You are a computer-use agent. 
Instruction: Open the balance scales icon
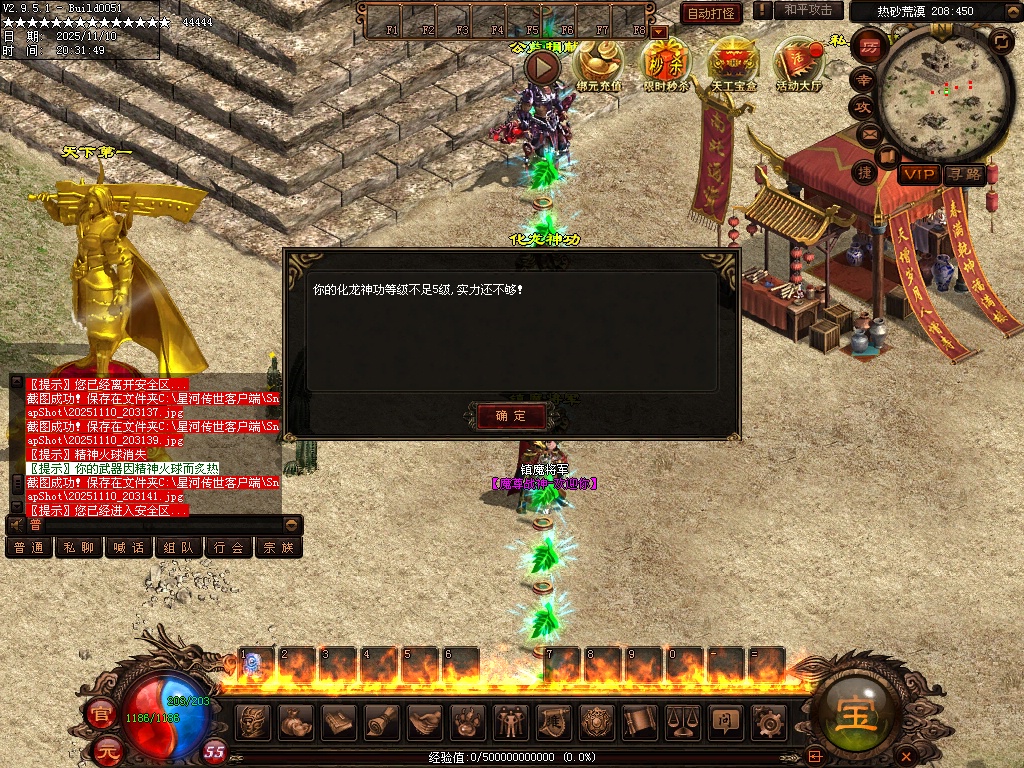coord(682,720)
